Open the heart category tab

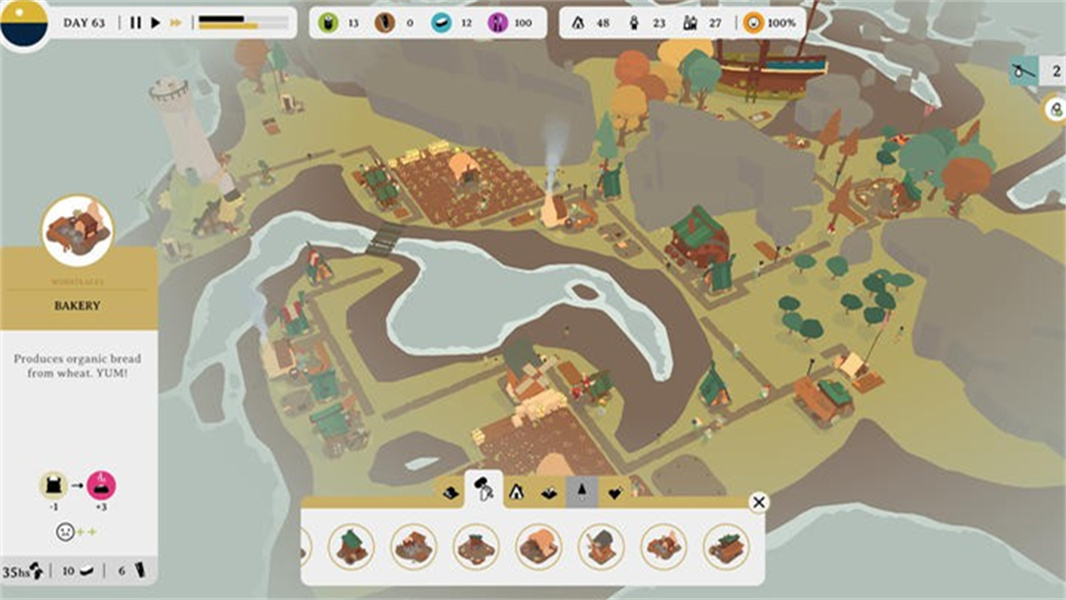pos(614,492)
